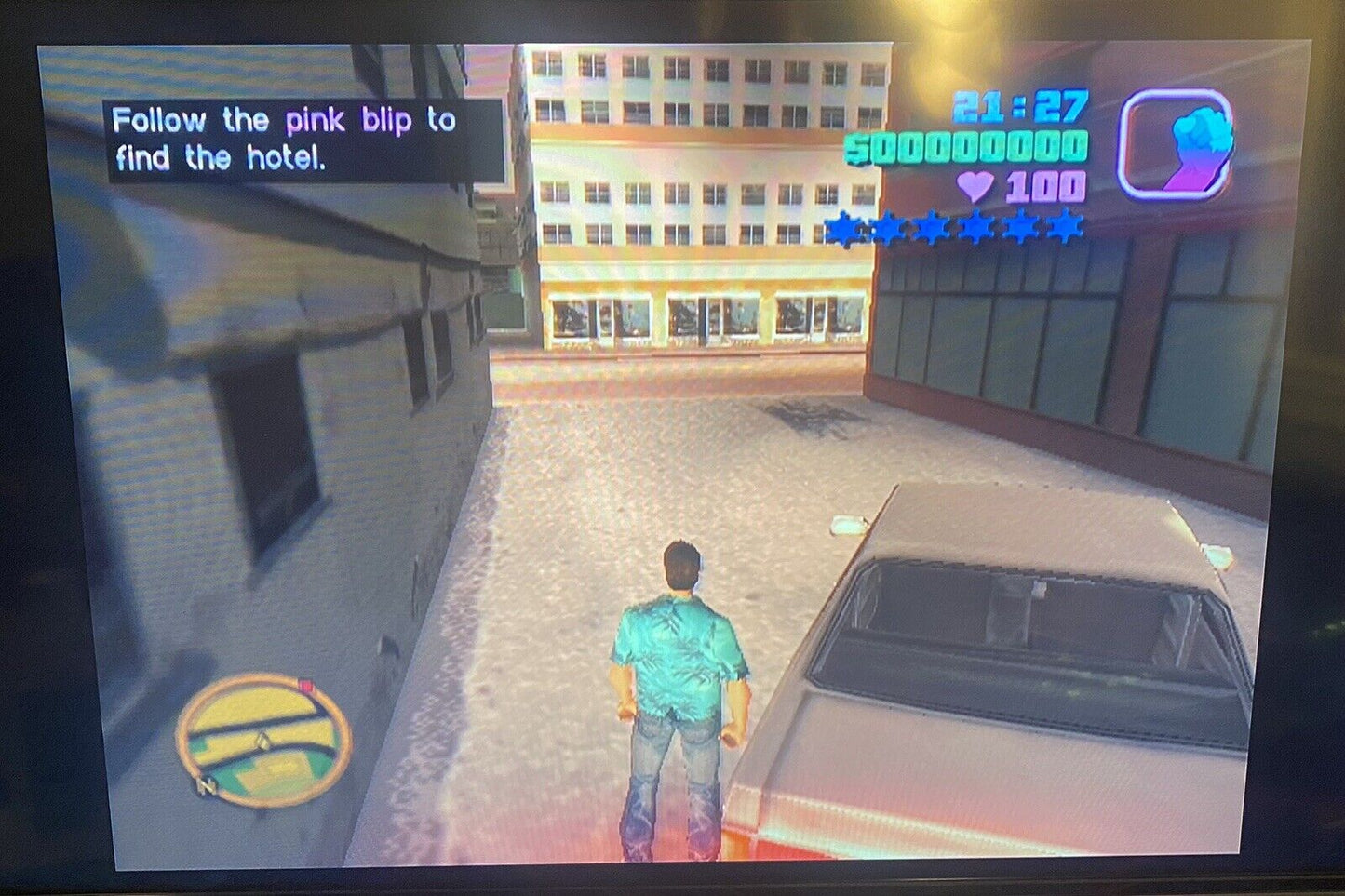Click the red blip on the minimap edge
This screenshot has height=896, width=1345.
304,686
